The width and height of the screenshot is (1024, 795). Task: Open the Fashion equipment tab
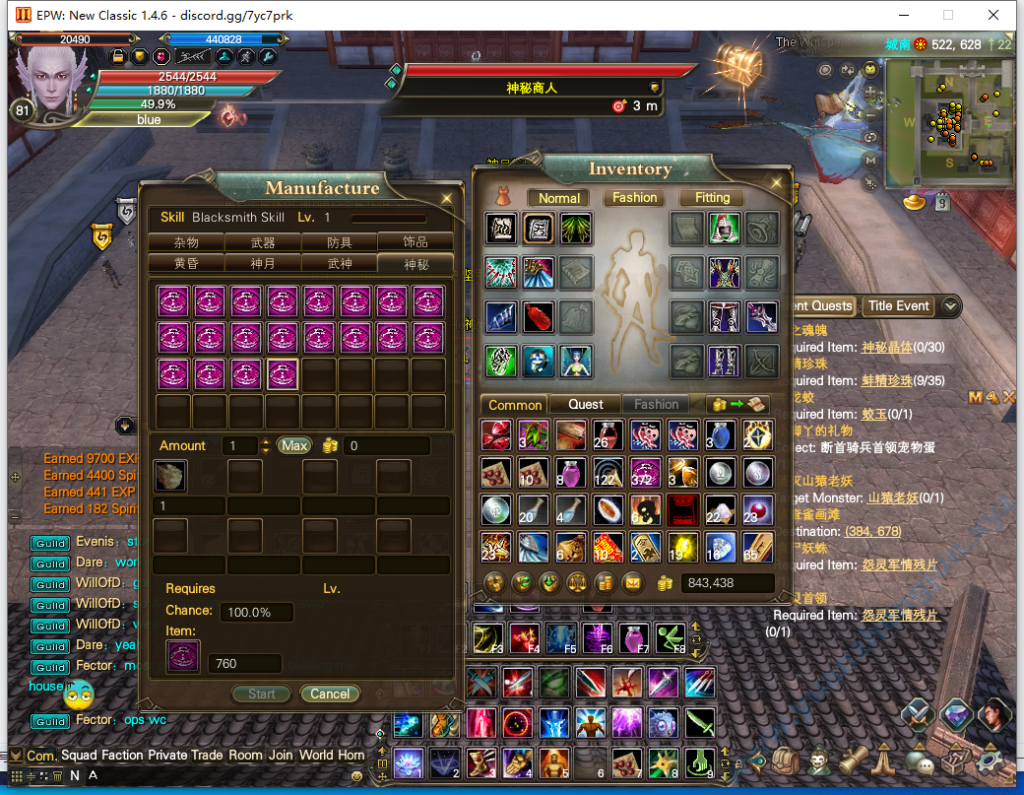coord(635,198)
